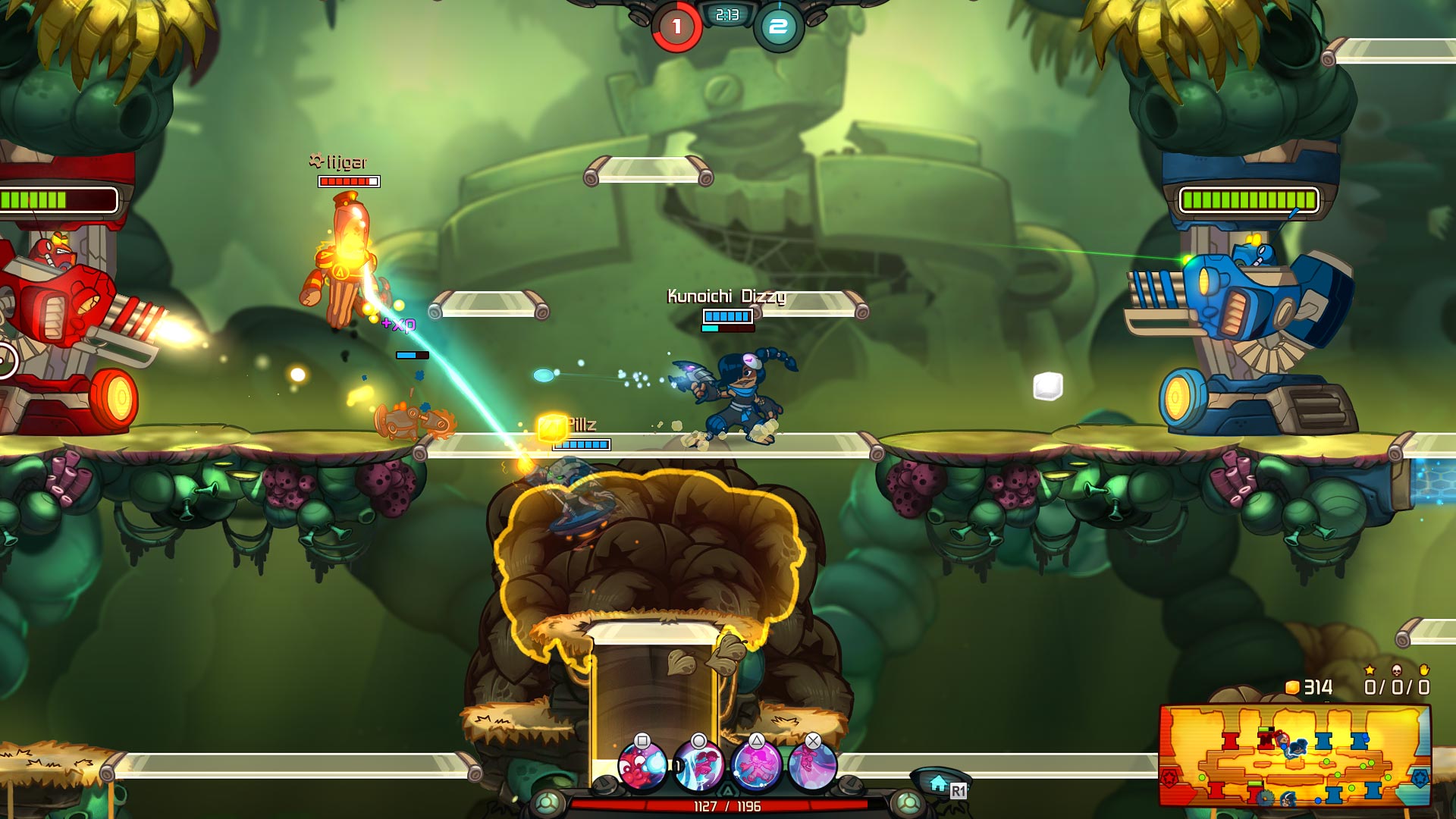The height and width of the screenshot is (819, 1456).
Task: Click the match timer showing 2:13
Action: [726, 14]
